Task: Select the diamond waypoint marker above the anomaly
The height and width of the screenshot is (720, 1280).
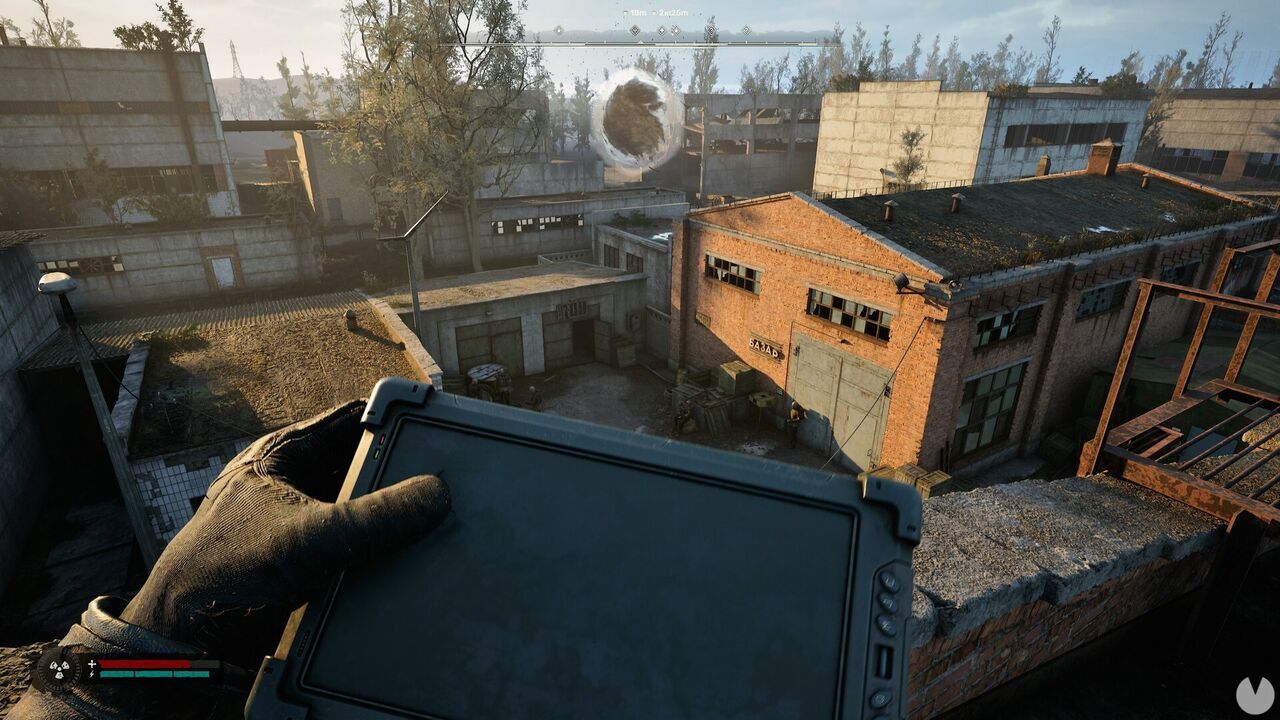Action: click(633, 30)
